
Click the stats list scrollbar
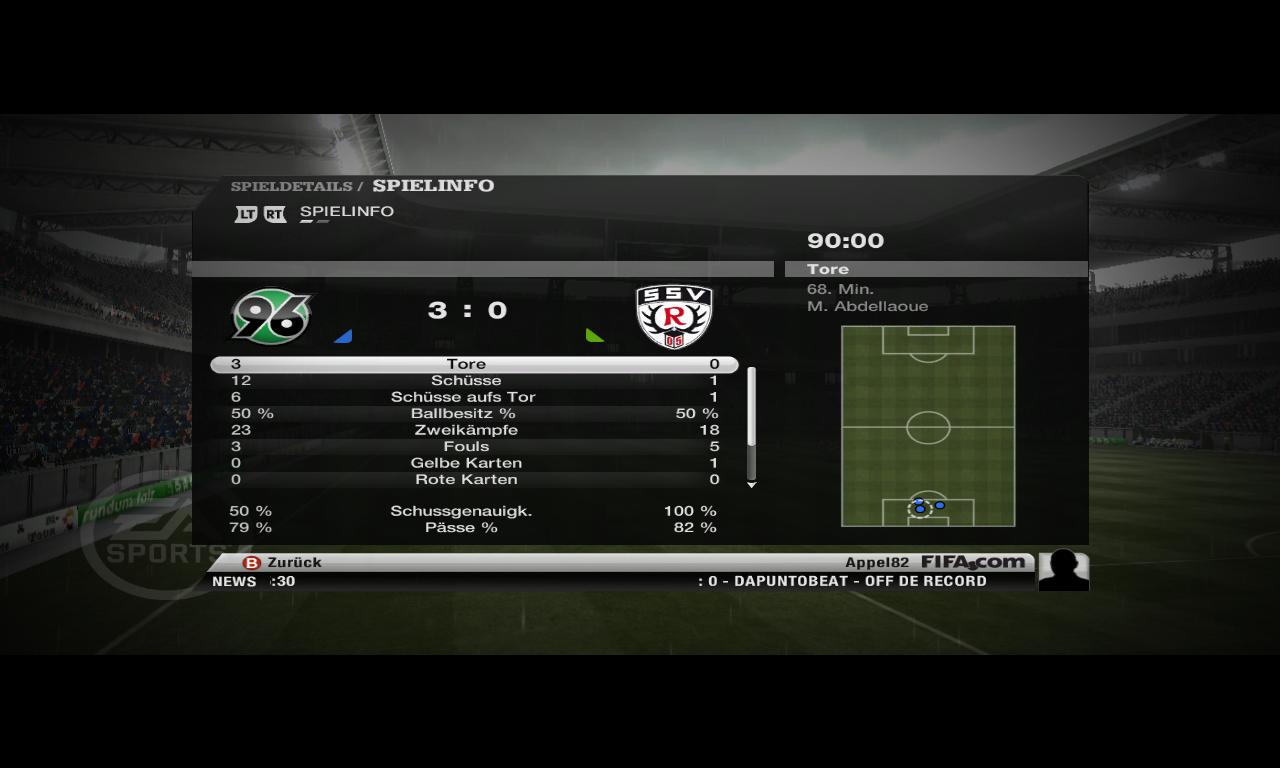point(752,422)
